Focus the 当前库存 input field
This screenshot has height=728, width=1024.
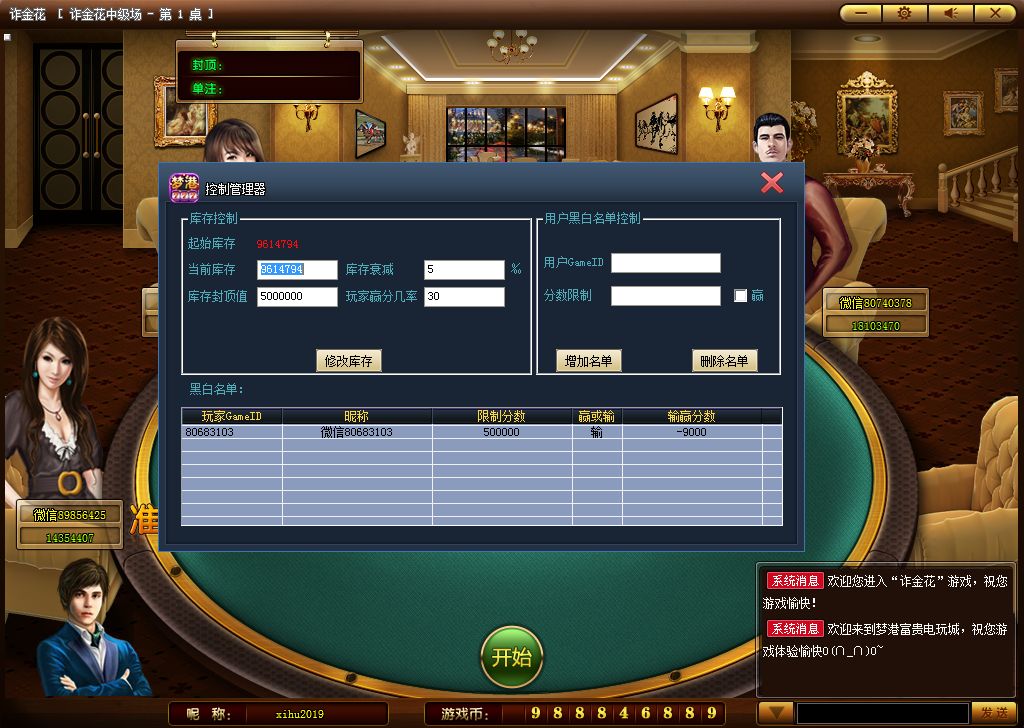pos(297,270)
